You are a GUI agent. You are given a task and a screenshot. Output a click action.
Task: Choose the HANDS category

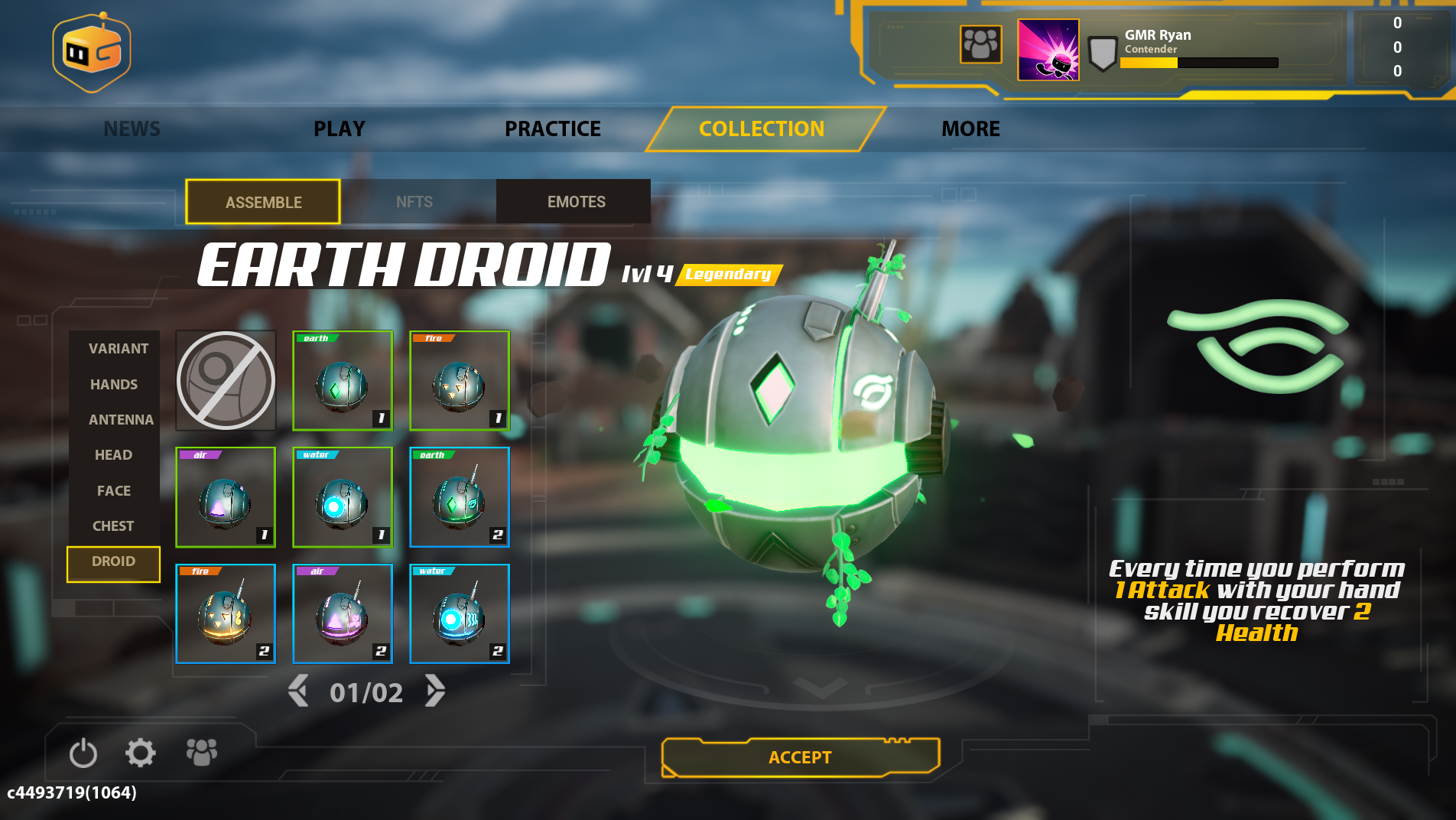114,384
